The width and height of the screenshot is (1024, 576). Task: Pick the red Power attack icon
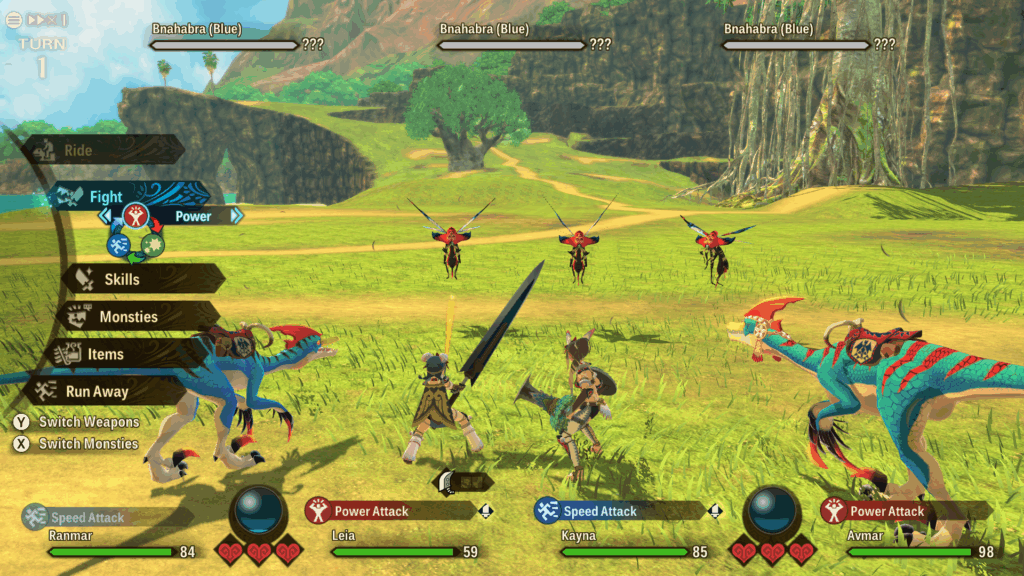[136, 215]
